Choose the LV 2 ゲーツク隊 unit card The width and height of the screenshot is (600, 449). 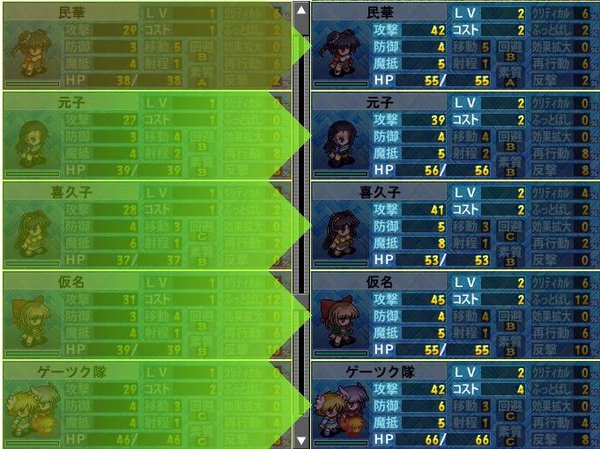[x=454, y=405]
